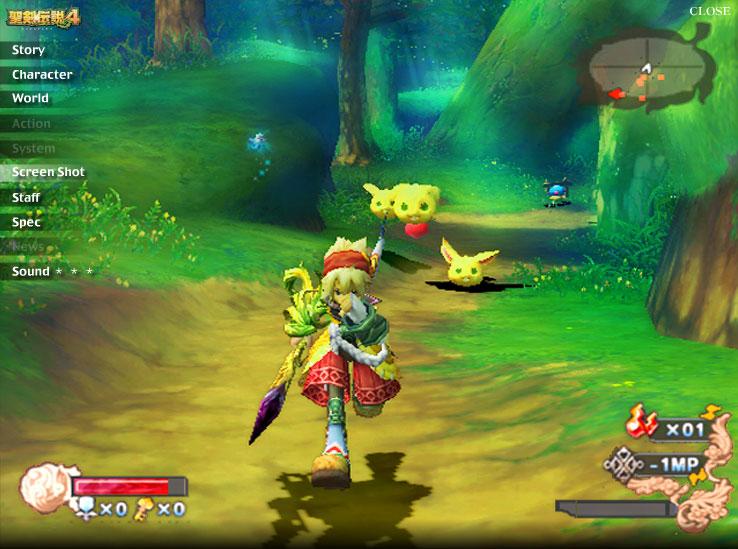Select the character portrait beside the health bar
The image size is (738, 549).
pos(44,485)
